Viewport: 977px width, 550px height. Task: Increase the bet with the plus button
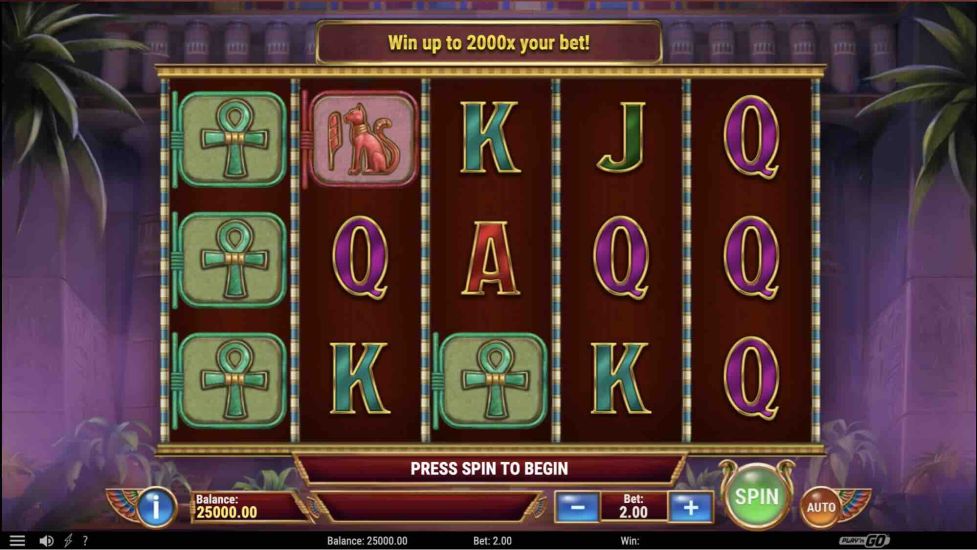690,507
